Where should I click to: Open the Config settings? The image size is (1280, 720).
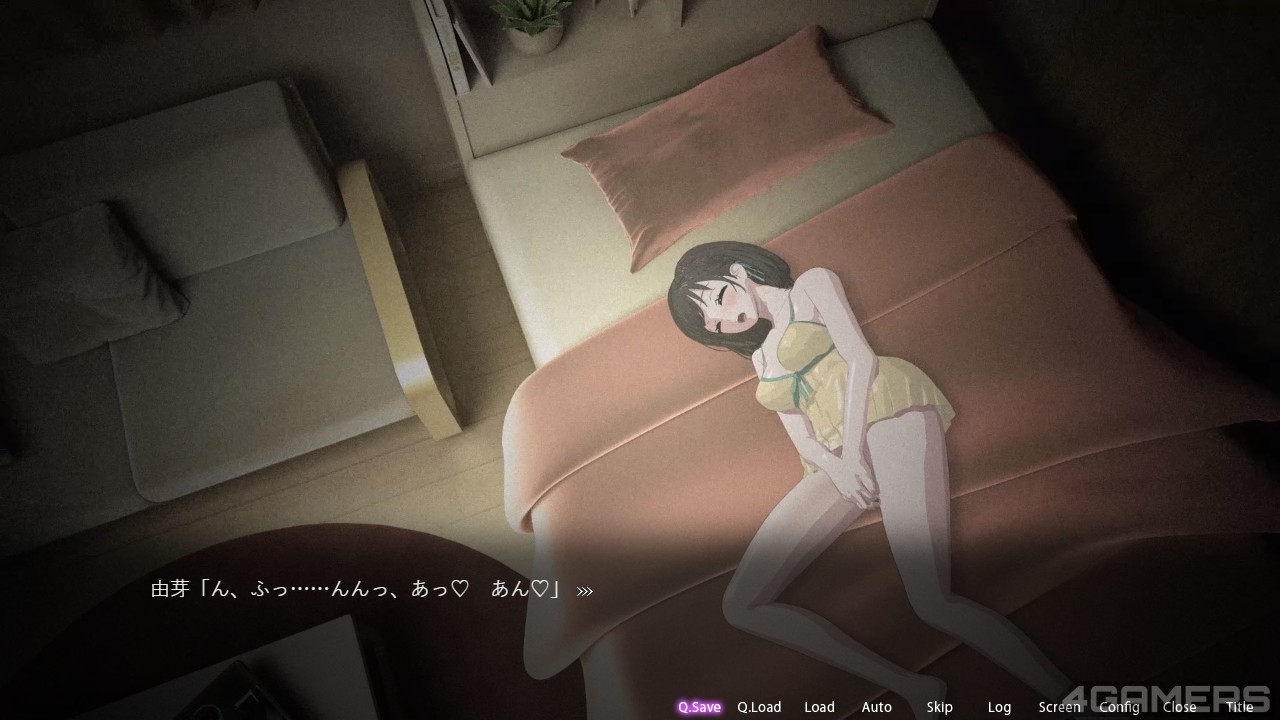click(x=1119, y=707)
